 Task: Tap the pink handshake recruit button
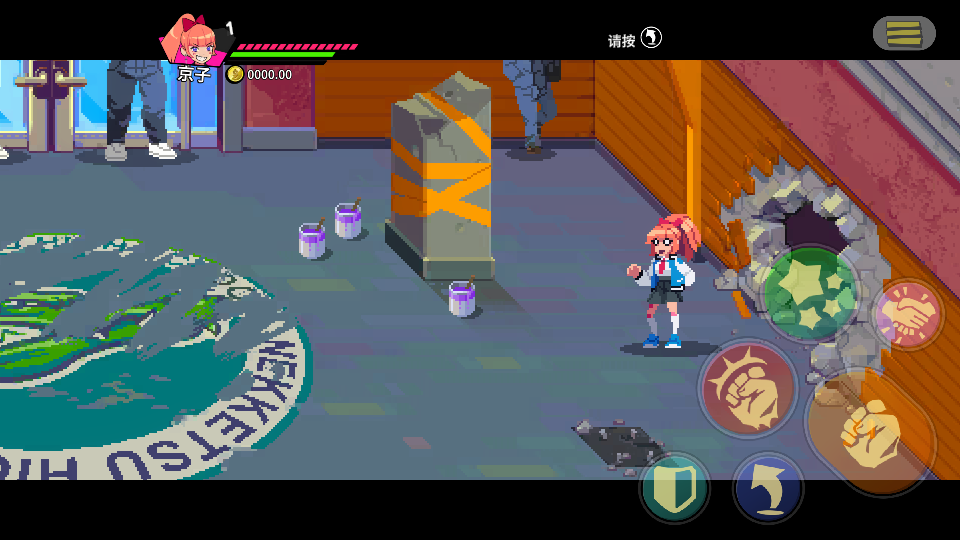[x=908, y=315]
